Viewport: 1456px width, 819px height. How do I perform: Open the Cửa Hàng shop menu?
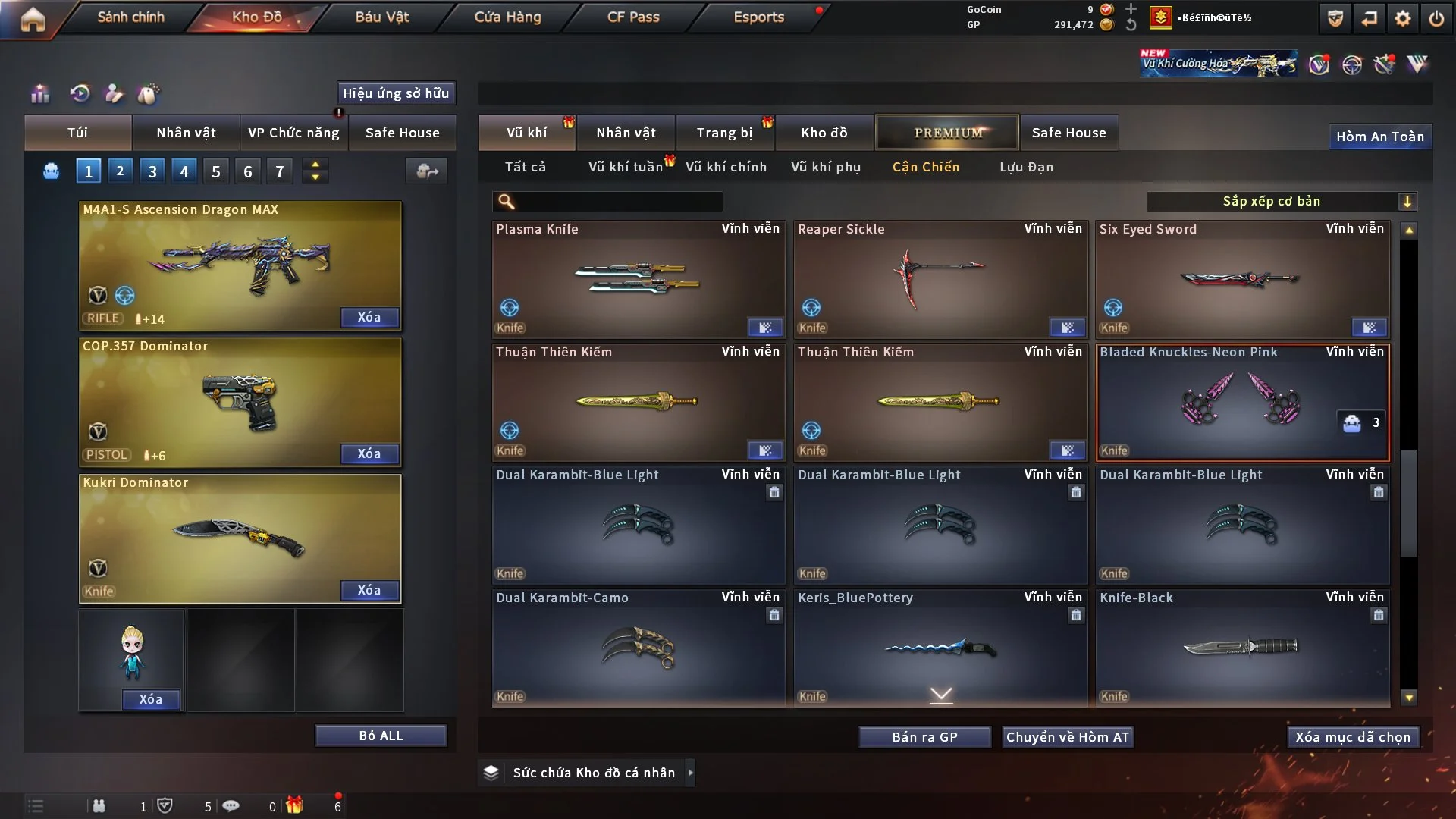pos(507,17)
